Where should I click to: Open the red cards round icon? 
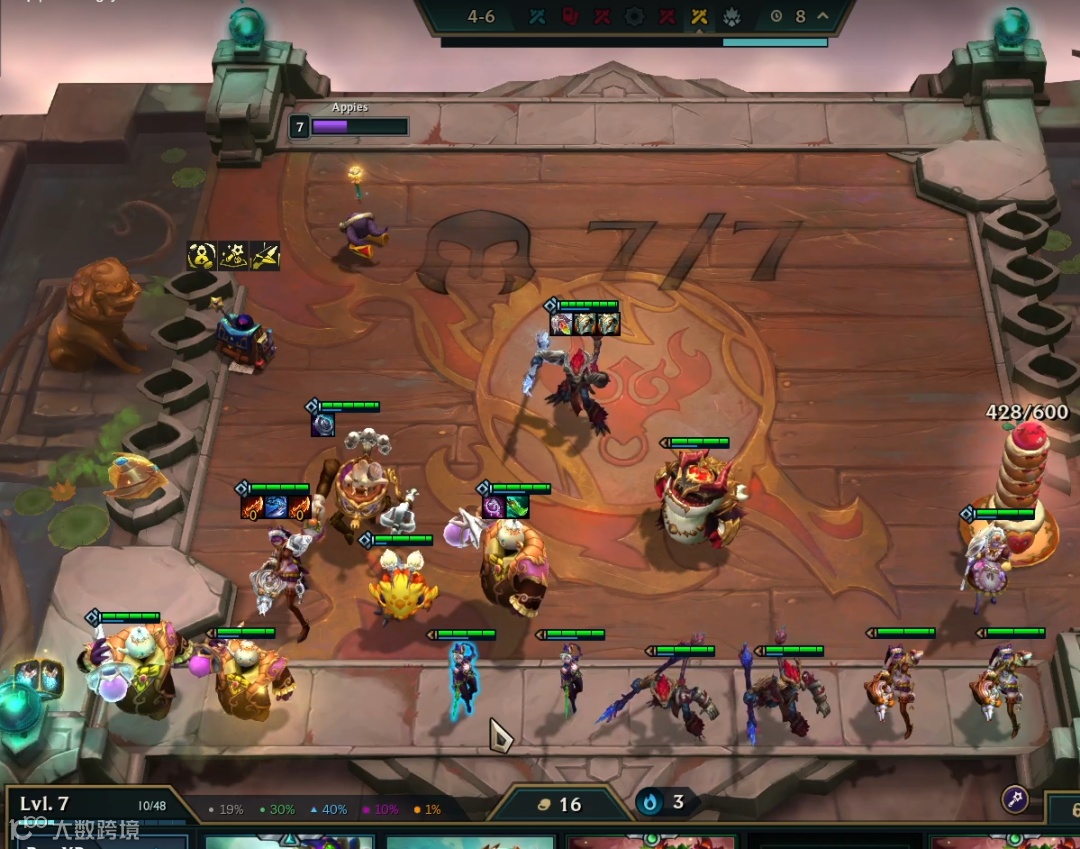pos(570,16)
